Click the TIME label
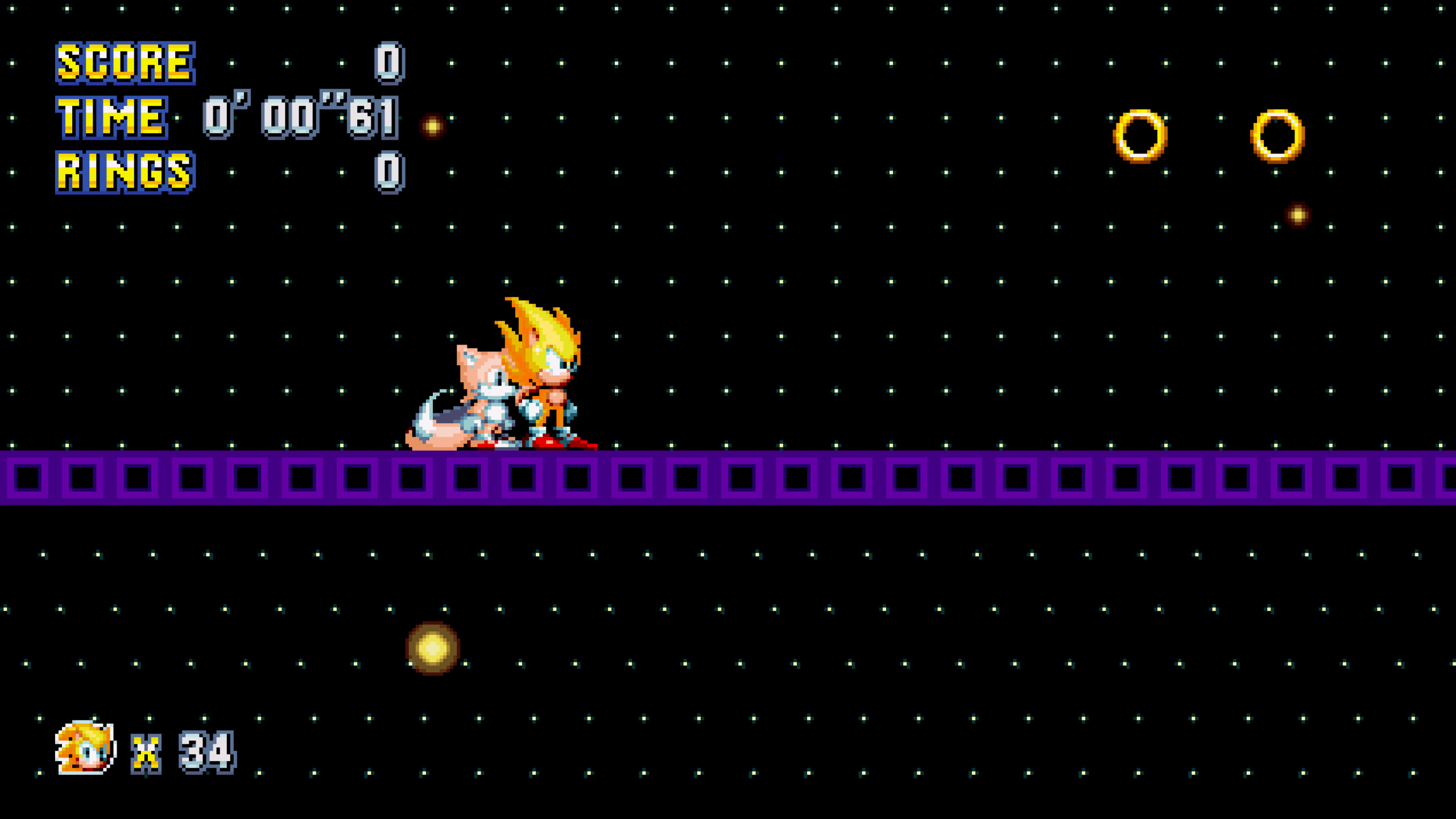1456x819 pixels. (x=111, y=118)
